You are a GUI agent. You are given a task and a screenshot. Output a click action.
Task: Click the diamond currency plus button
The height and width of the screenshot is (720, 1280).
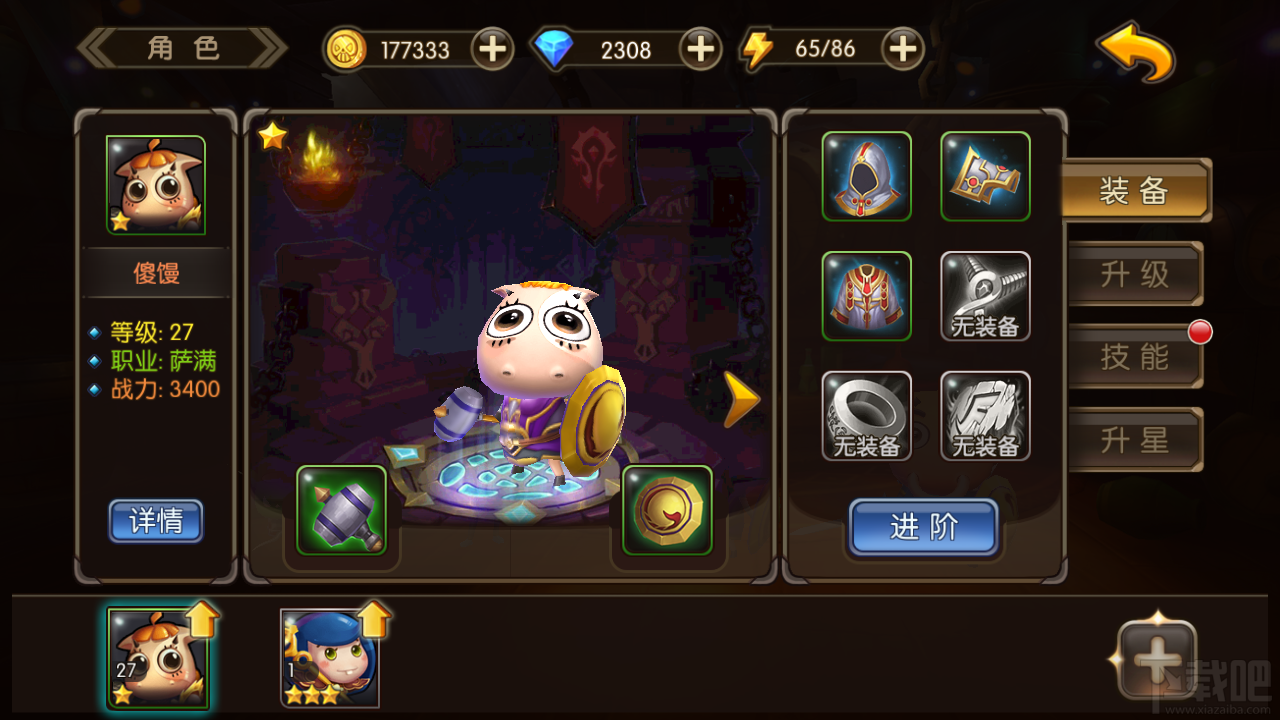[699, 48]
